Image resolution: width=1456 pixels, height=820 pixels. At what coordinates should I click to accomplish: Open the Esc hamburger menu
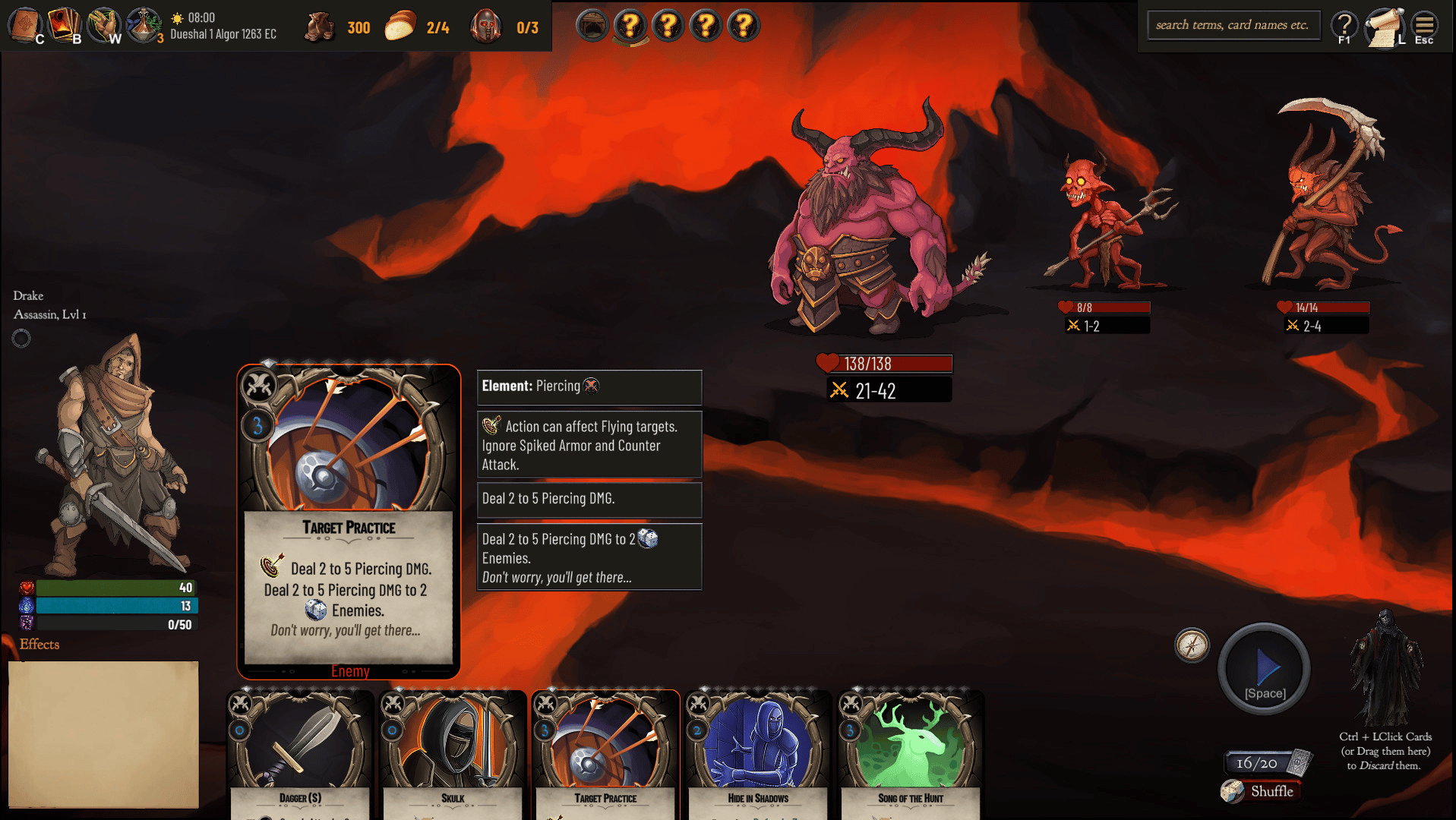coord(1424,27)
